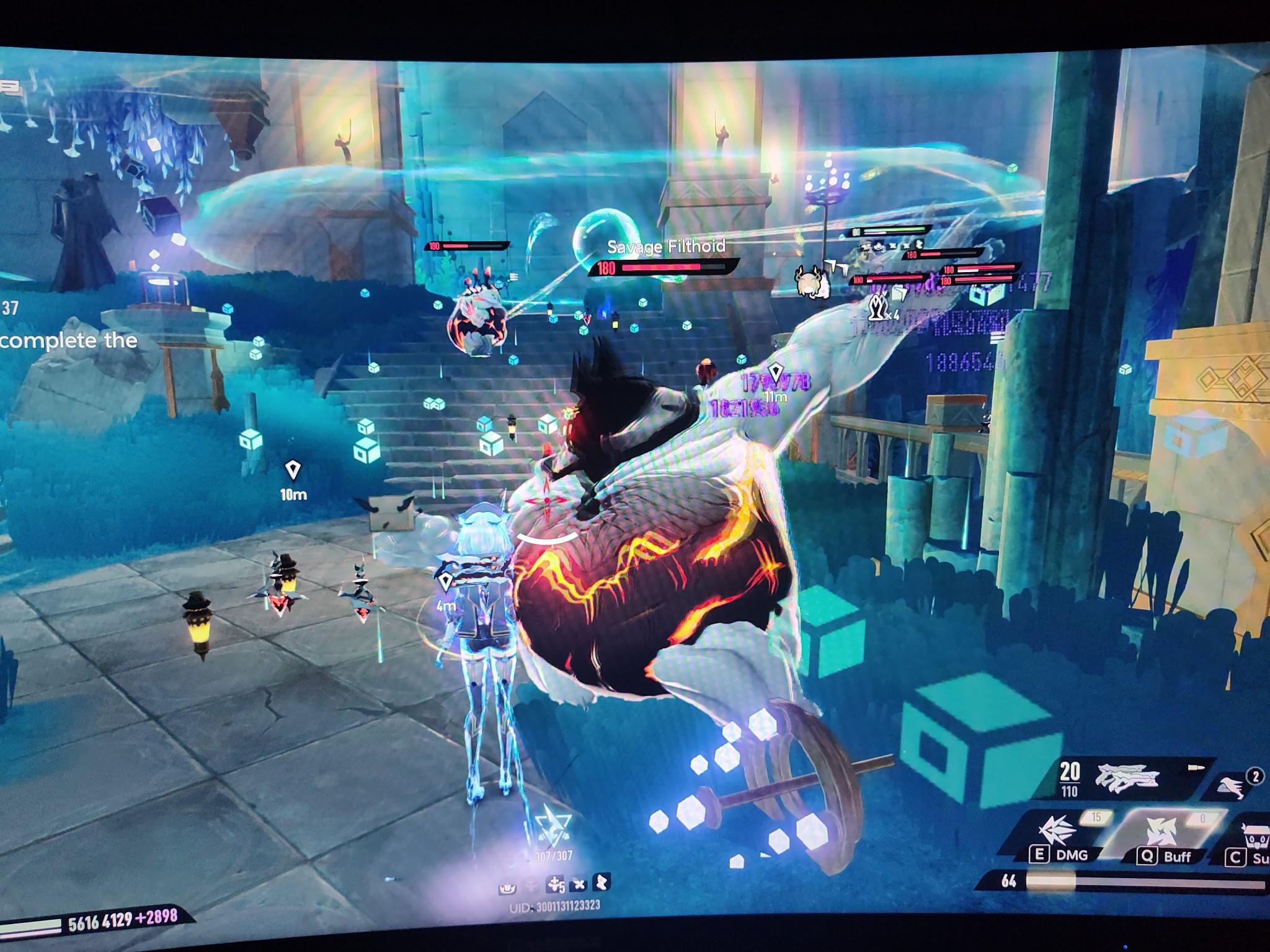Inspect the crown status buff icon

coord(507,888)
